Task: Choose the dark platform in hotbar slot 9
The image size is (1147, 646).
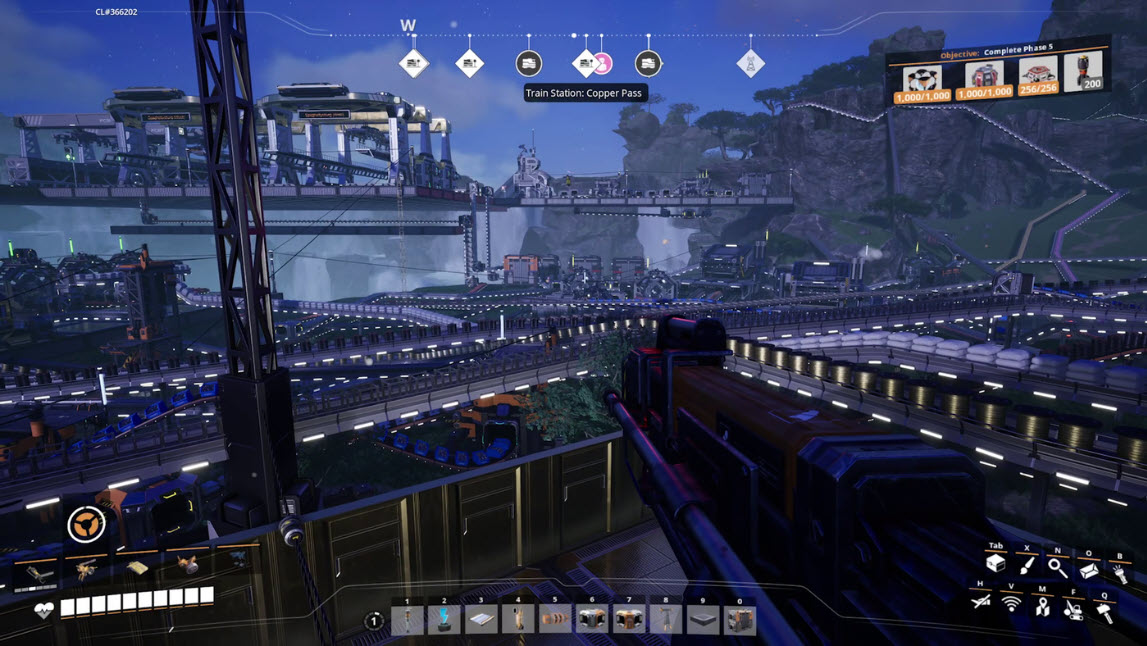Action: pyautogui.click(x=703, y=621)
